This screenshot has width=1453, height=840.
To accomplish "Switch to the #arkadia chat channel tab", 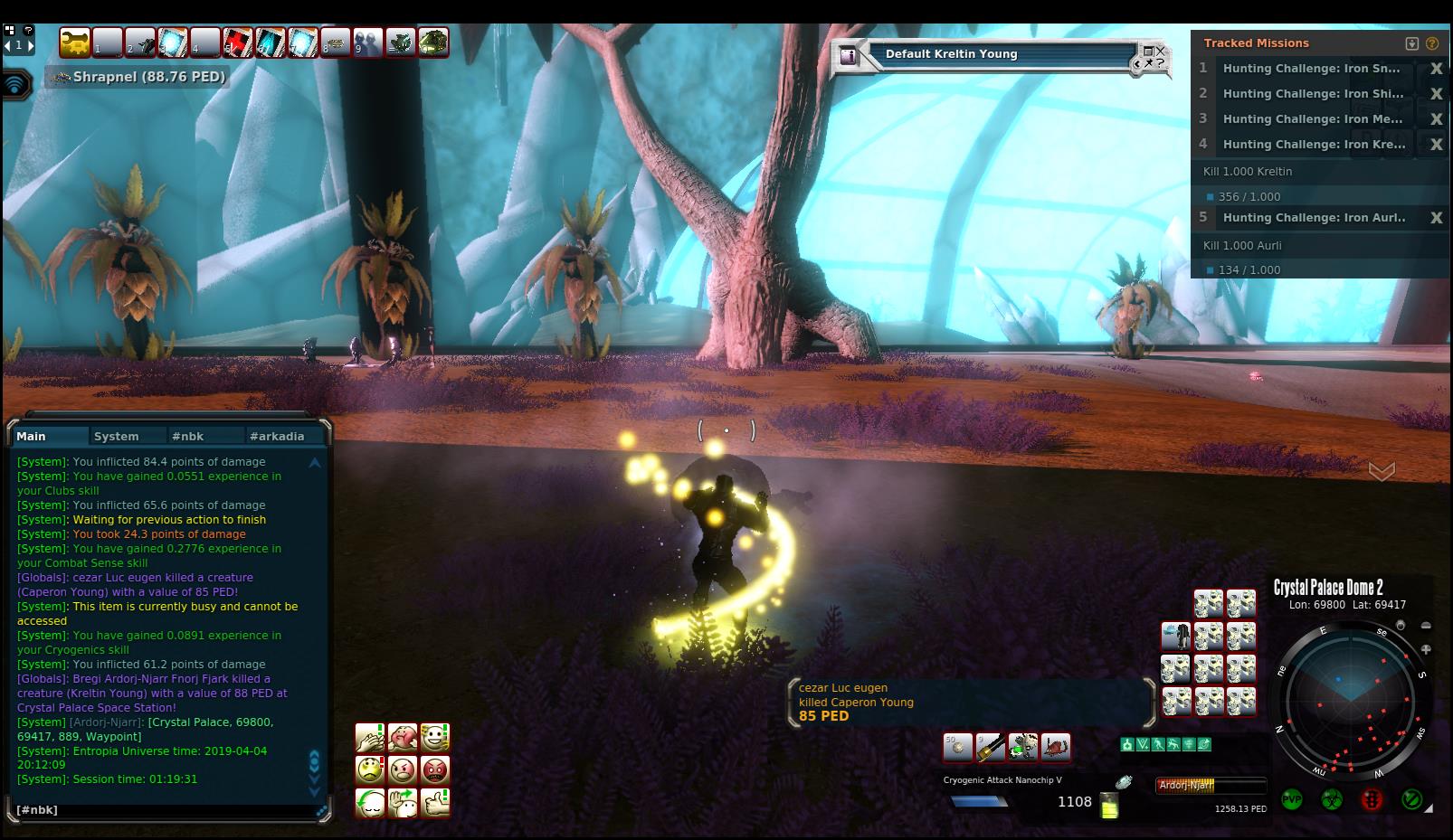I will (277, 436).
